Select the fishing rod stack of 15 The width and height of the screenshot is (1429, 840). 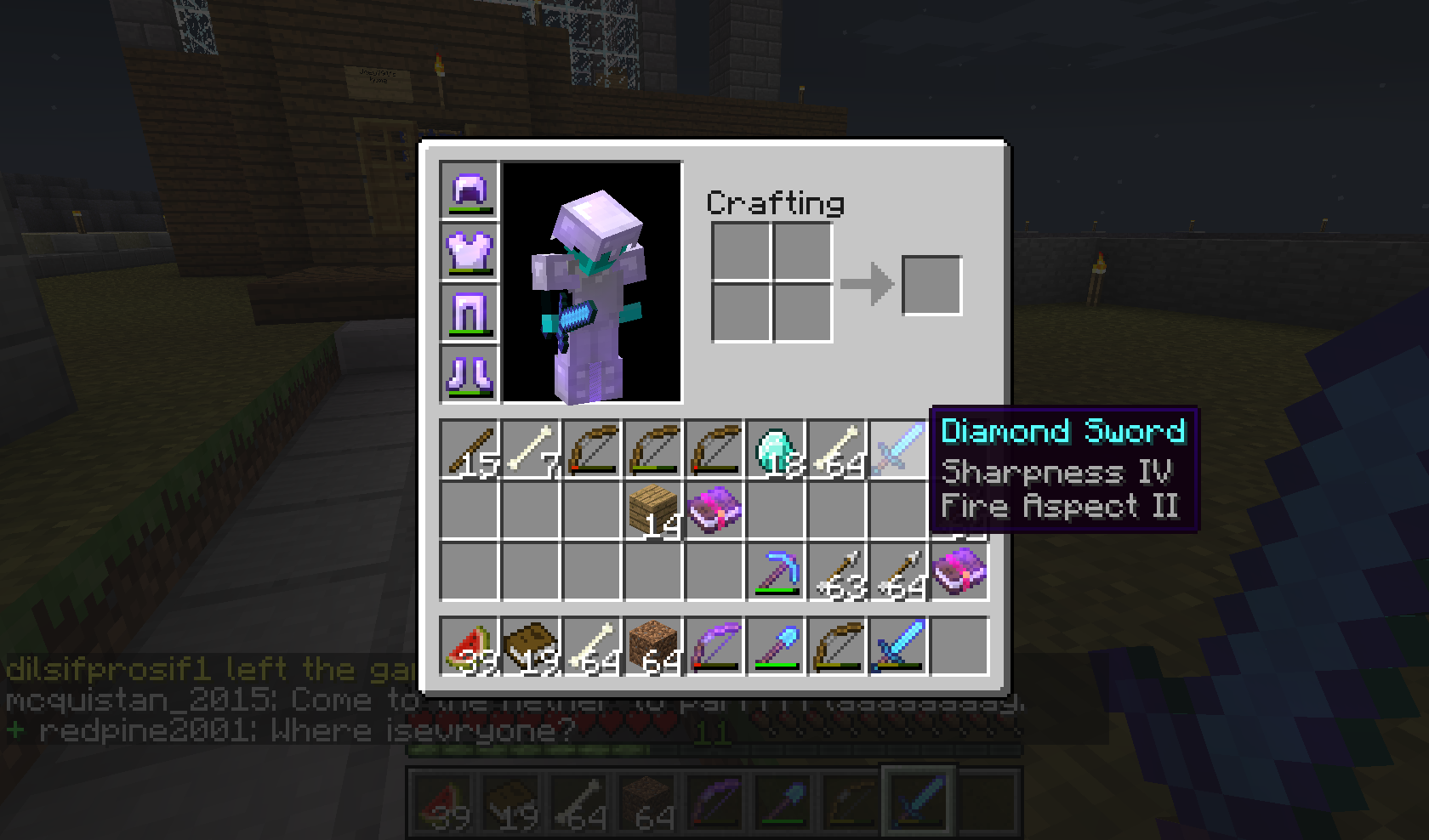(x=468, y=449)
